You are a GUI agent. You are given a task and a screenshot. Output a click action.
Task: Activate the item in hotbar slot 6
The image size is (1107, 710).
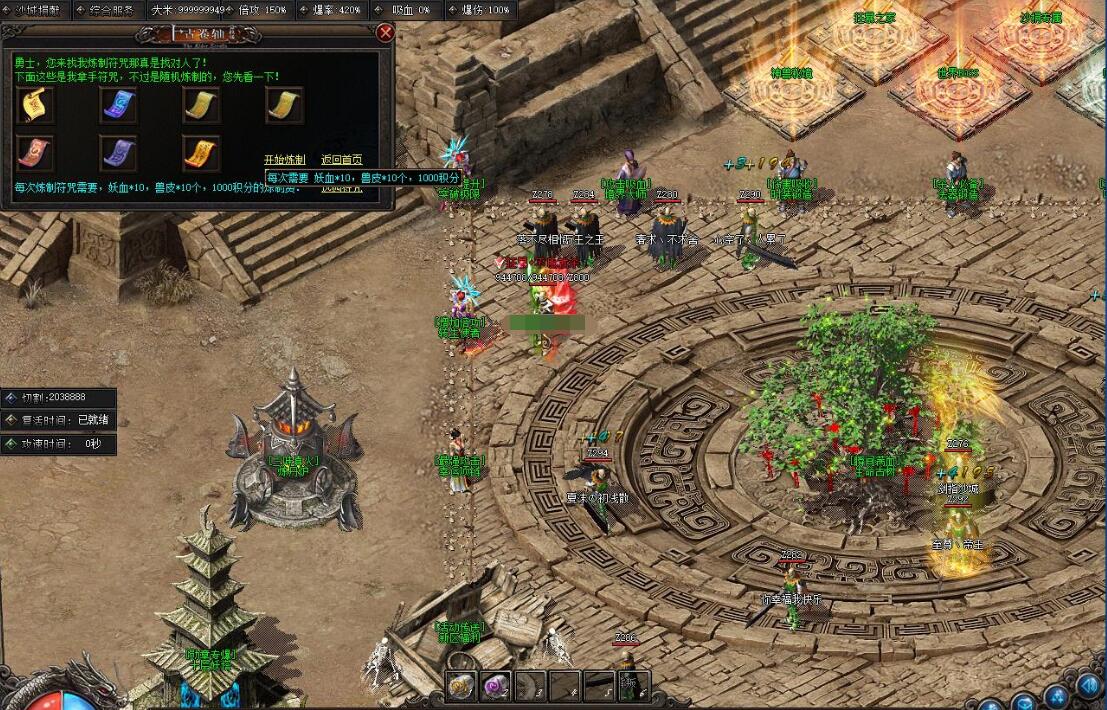click(x=631, y=685)
